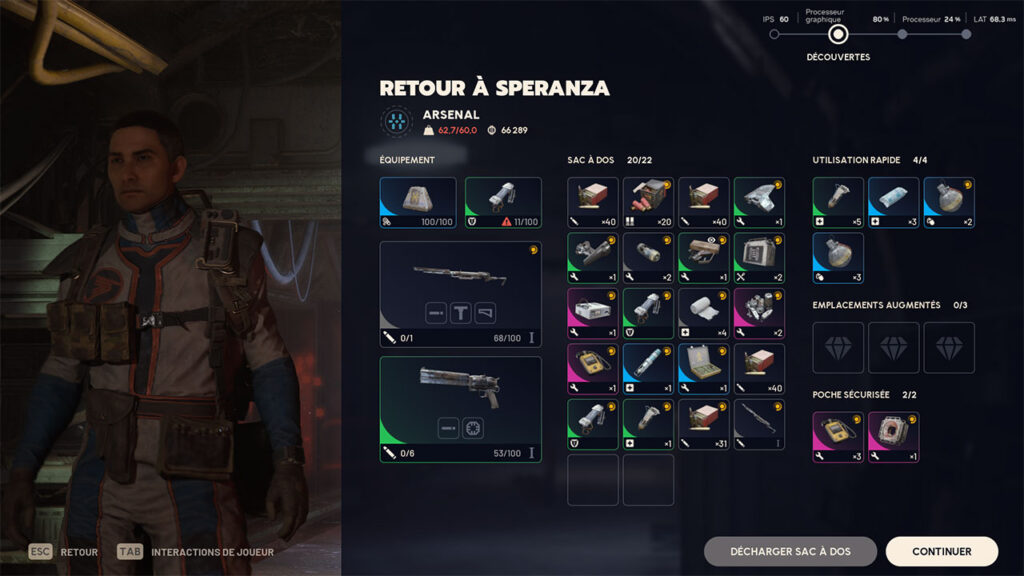The height and width of the screenshot is (576, 1024).
Task: Select the quick-use item with five charges
Action: (x=838, y=203)
